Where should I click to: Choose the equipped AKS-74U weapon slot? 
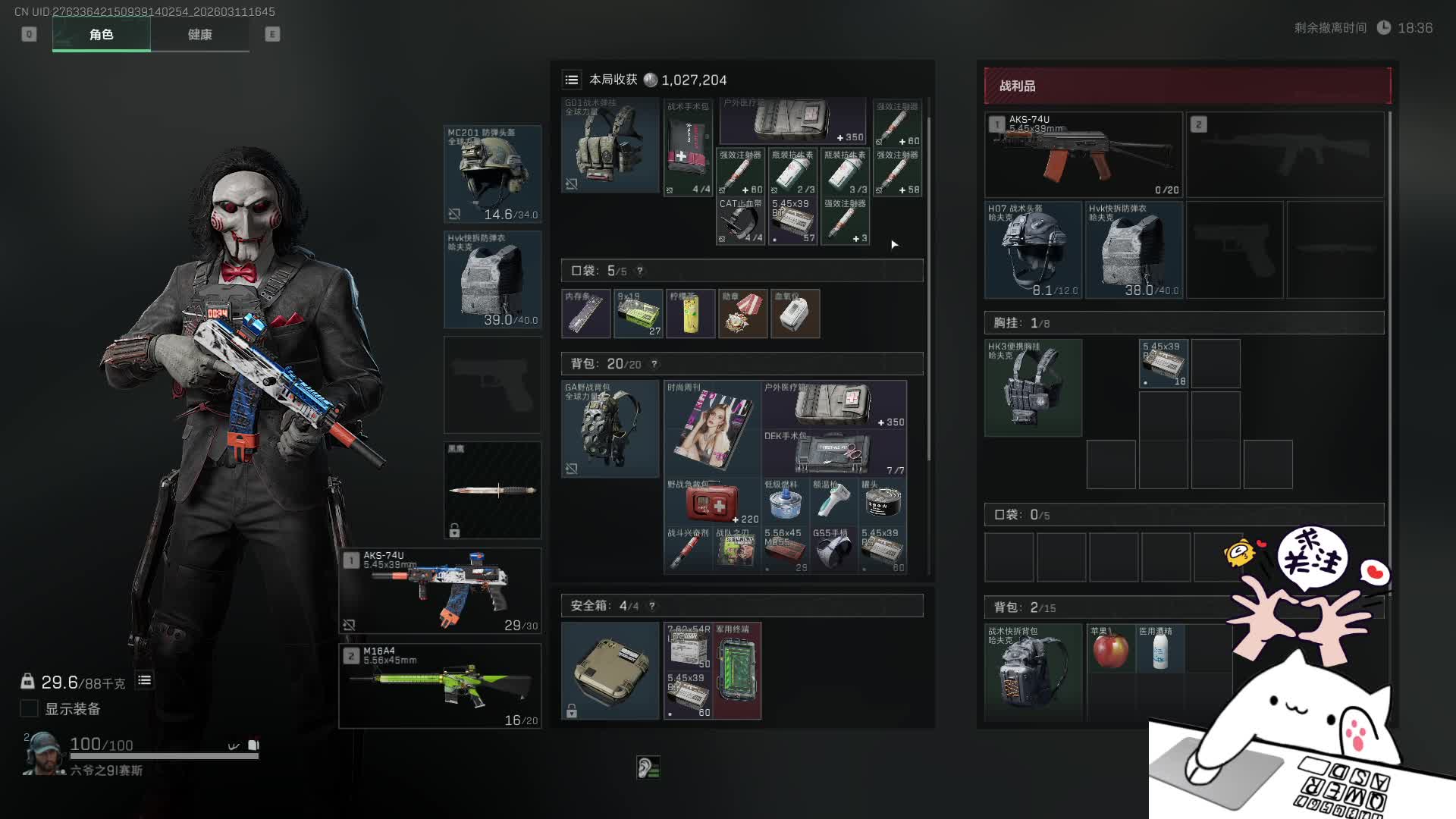pyautogui.click(x=440, y=591)
